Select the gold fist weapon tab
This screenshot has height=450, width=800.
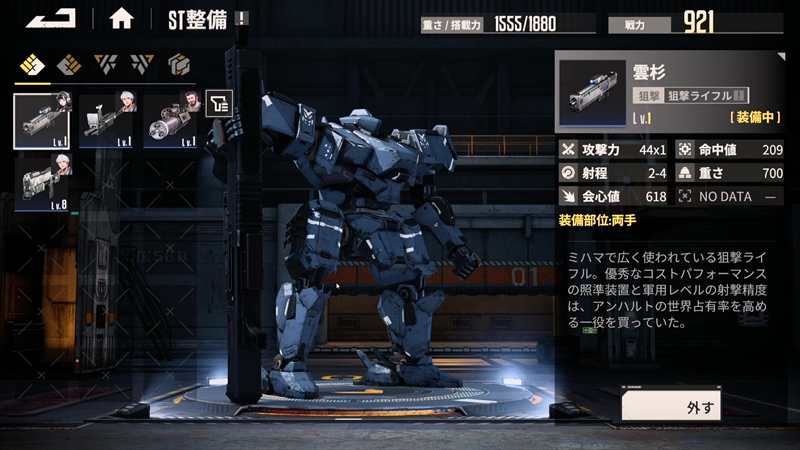[34, 65]
